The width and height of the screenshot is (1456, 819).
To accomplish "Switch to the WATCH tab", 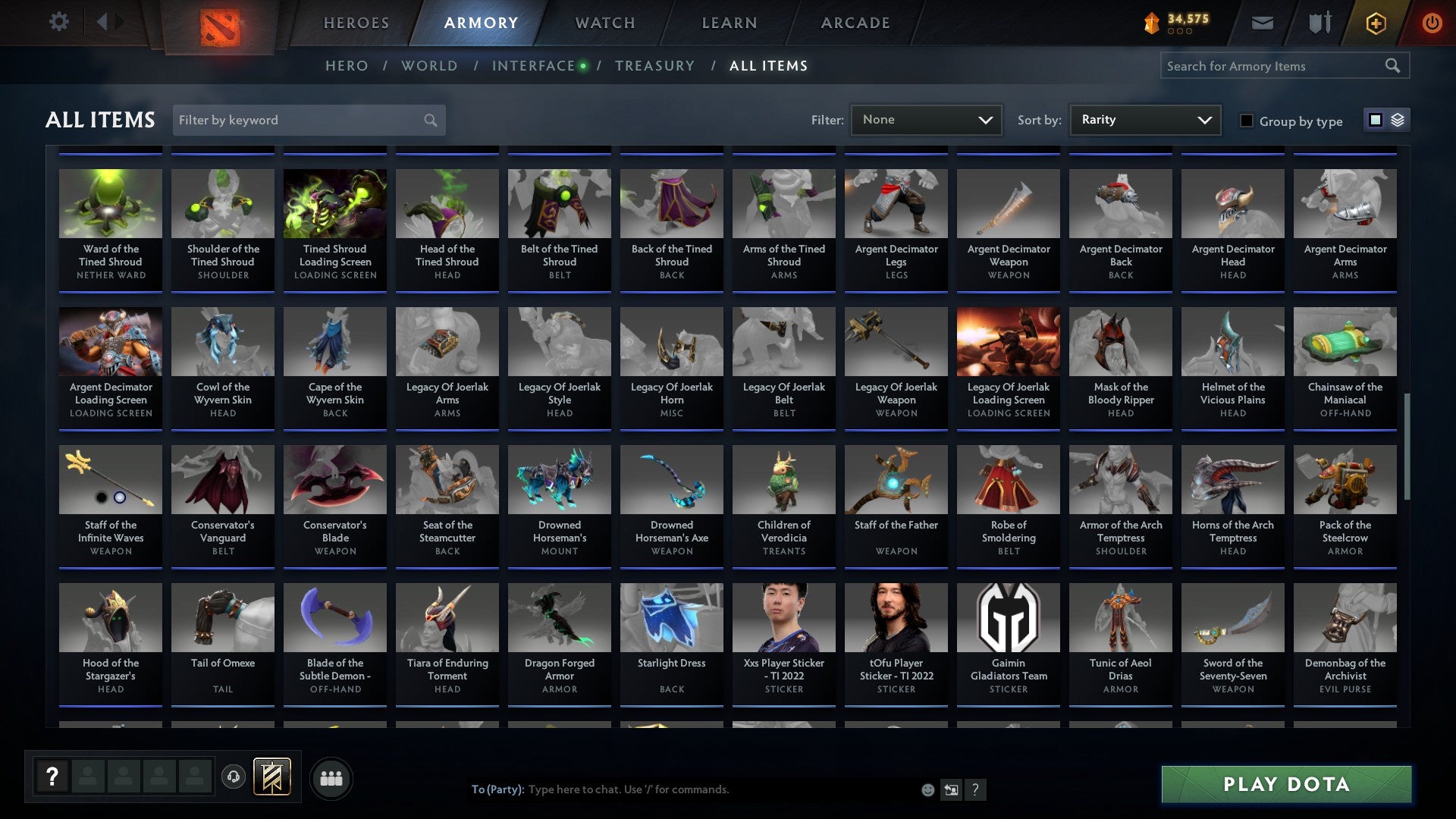I will (604, 23).
